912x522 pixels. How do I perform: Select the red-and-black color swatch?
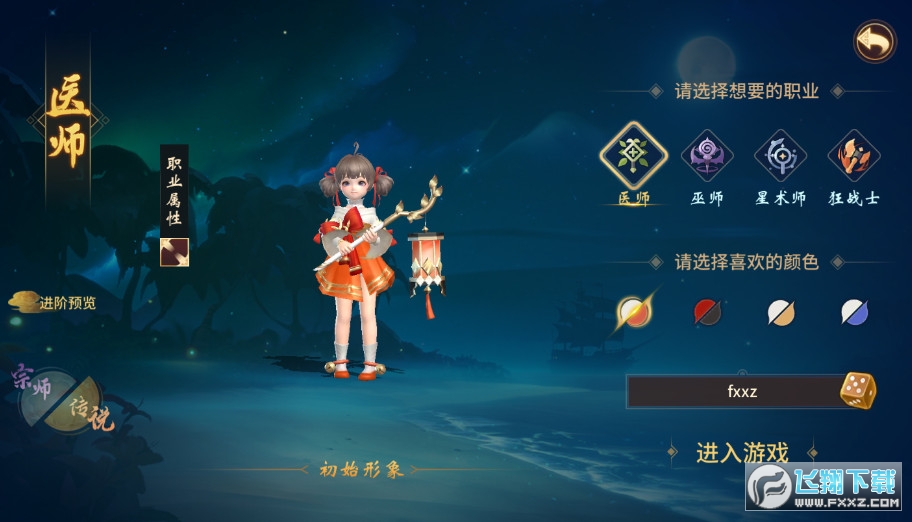pyautogui.click(x=707, y=312)
